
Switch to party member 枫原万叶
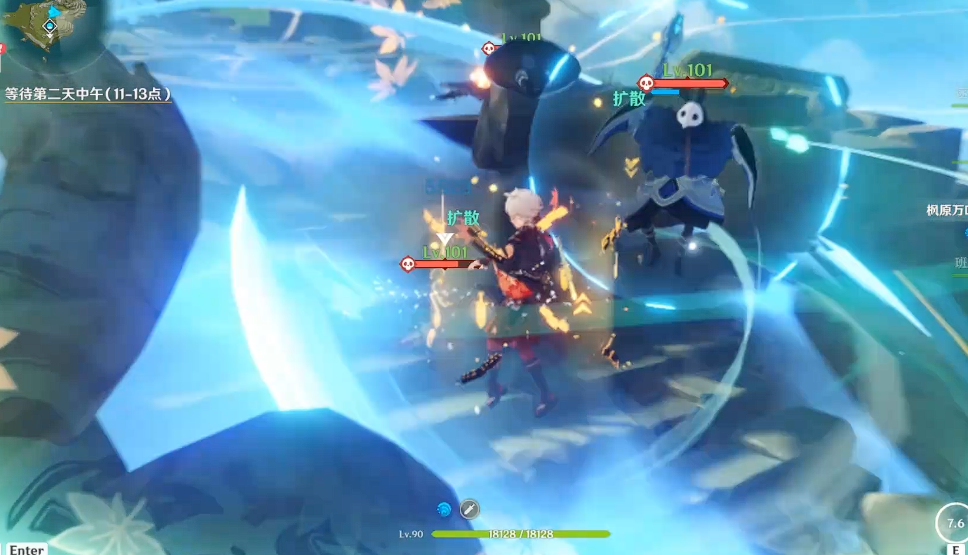tap(945, 211)
